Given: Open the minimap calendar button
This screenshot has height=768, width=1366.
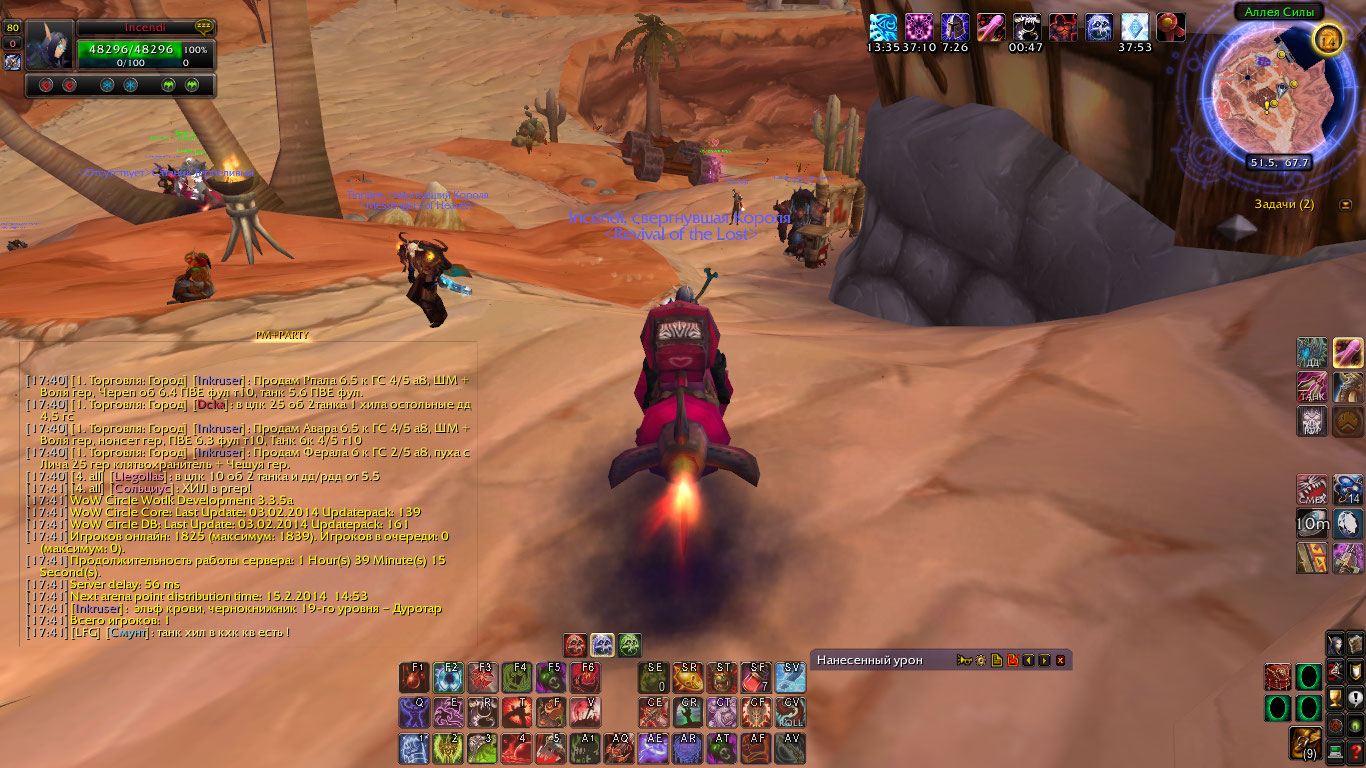Looking at the screenshot, I should [1328, 39].
